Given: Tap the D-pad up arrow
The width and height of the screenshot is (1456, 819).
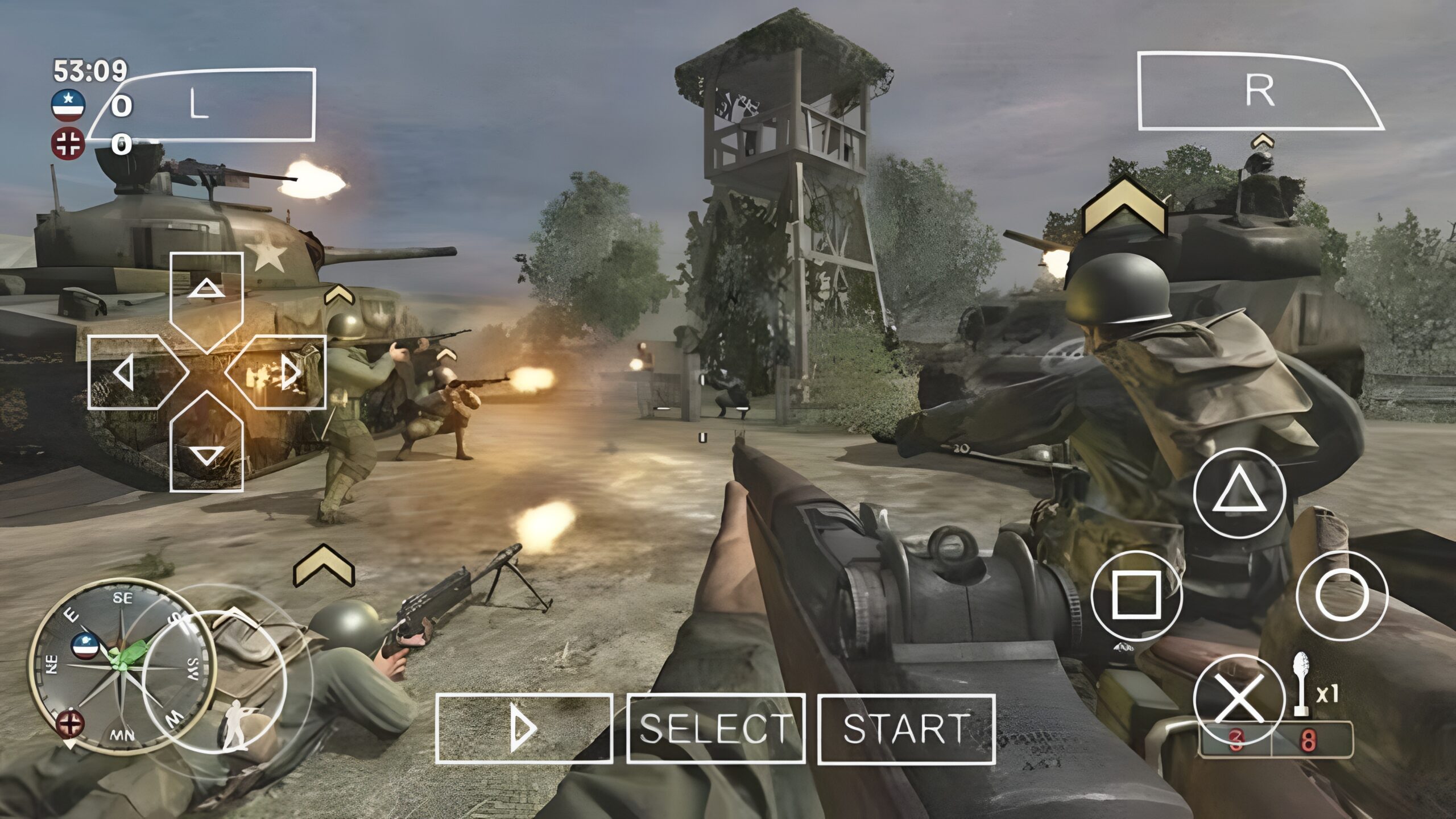Looking at the screenshot, I should pyautogui.click(x=206, y=296).
